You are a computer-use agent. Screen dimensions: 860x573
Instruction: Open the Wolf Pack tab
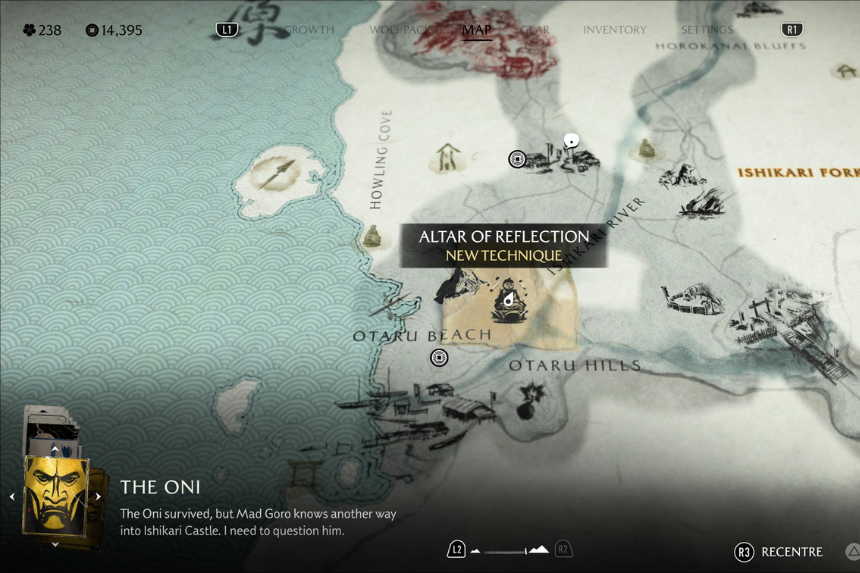pos(398,30)
